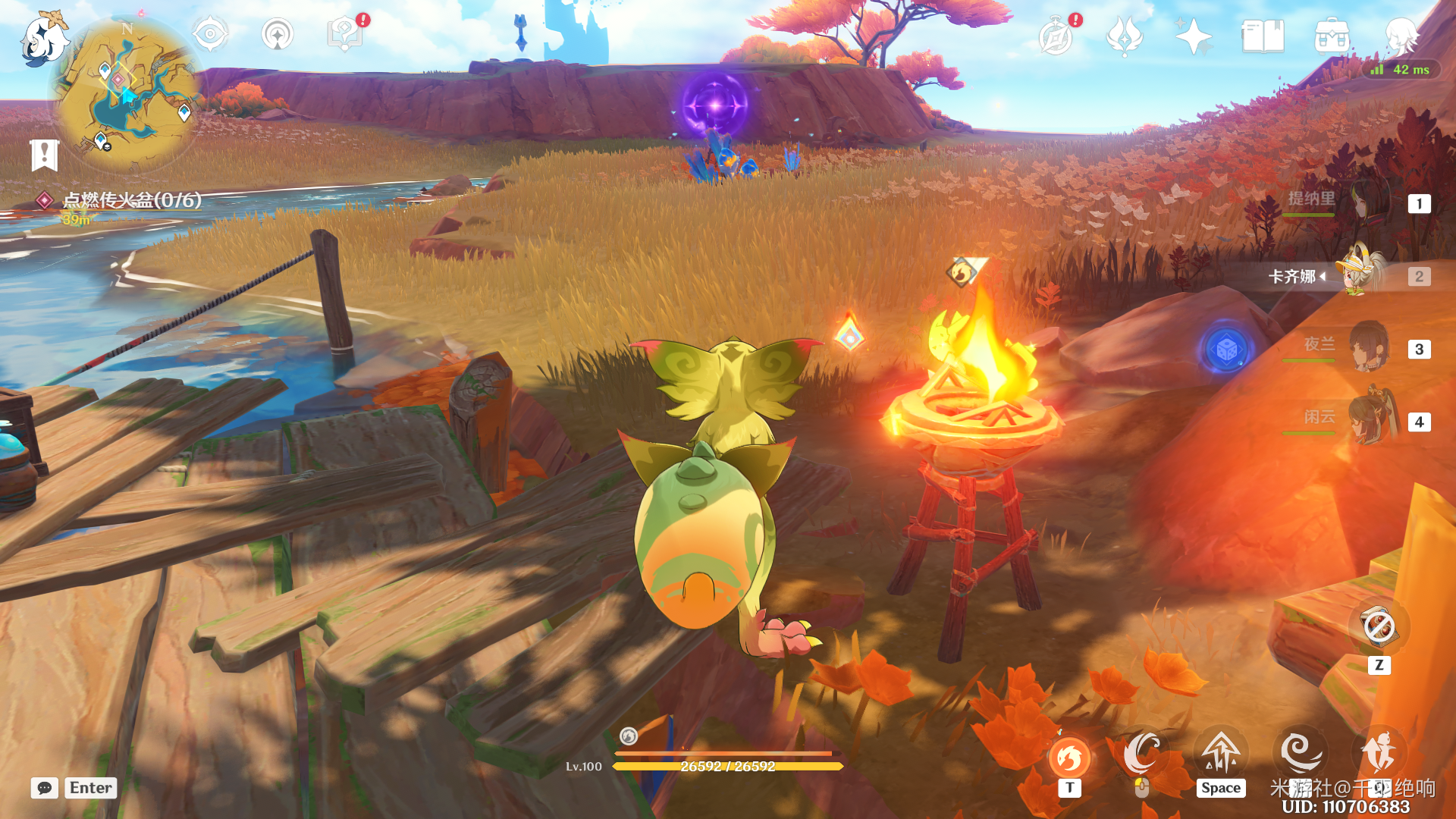
Task: Click the bookmark icon with exclamation mark
Action: [44, 155]
